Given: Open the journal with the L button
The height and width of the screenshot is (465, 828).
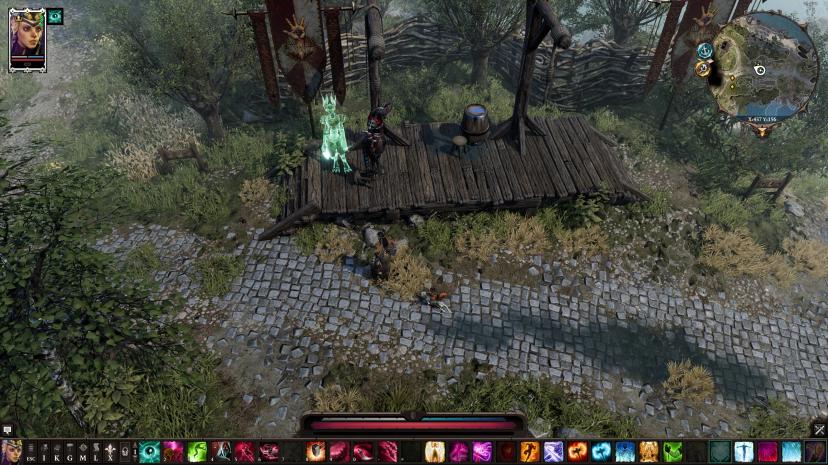Looking at the screenshot, I should click(x=96, y=452).
